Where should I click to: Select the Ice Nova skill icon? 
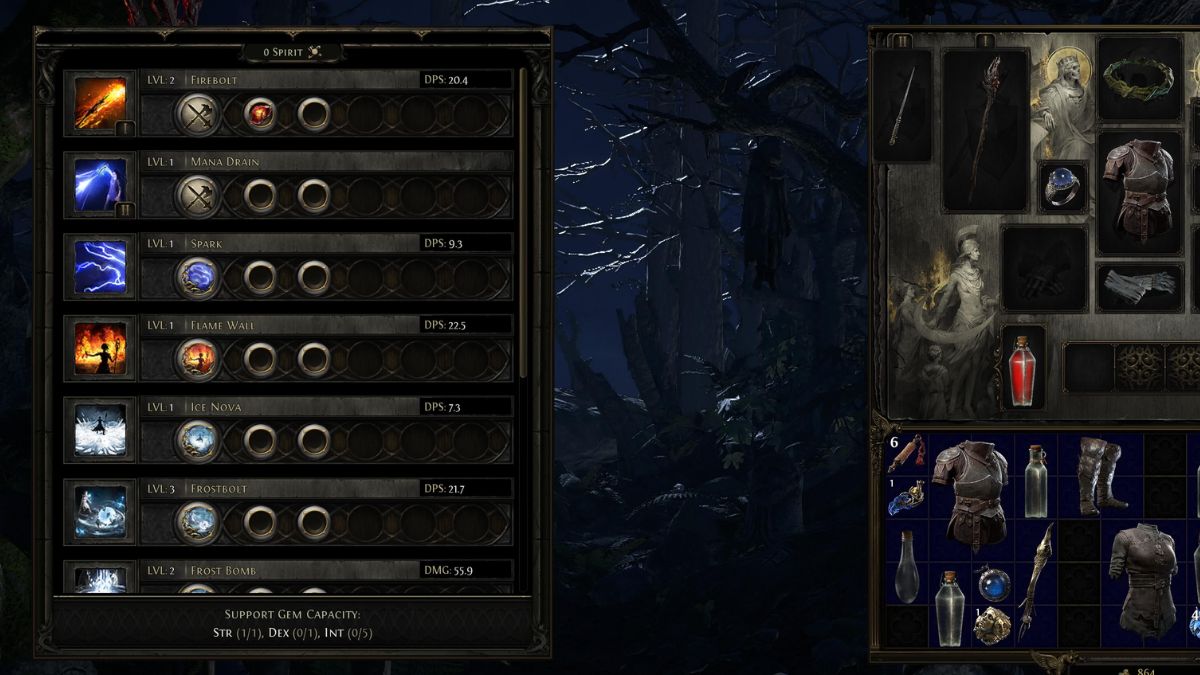coord(101,431)
